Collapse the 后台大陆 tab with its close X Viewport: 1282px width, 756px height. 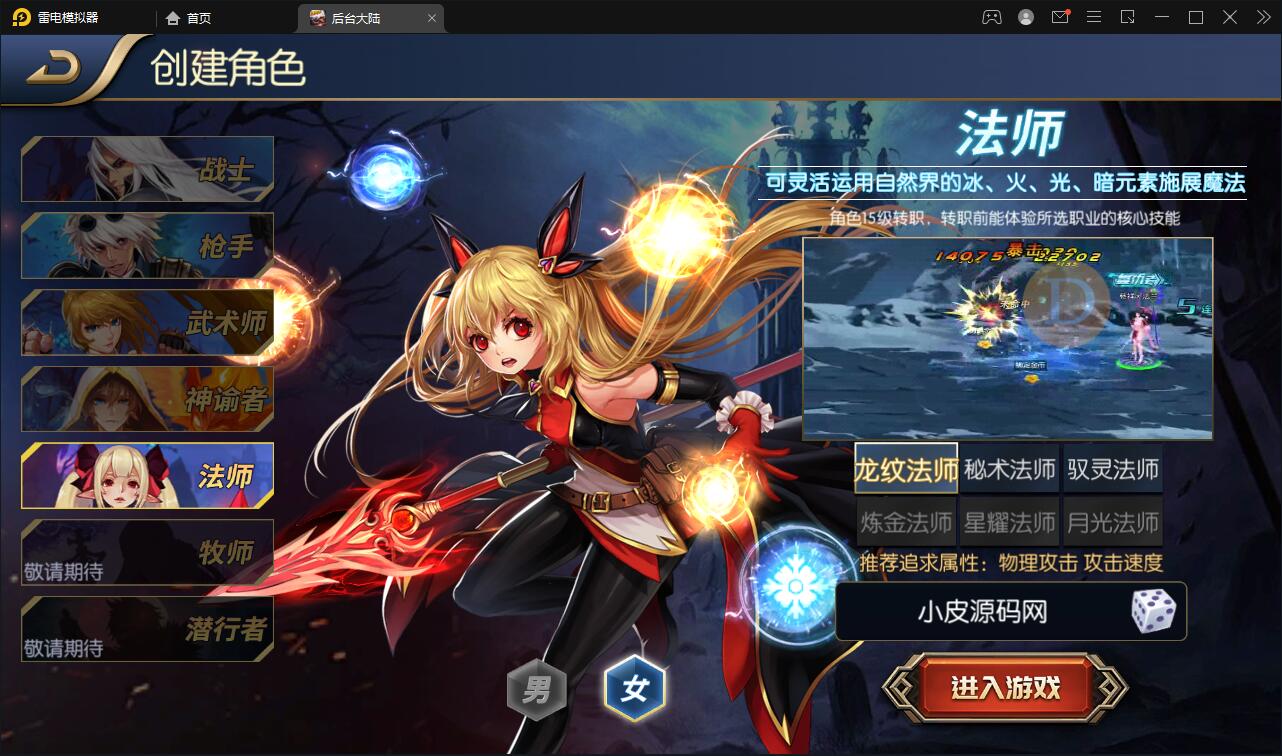[x=431, y=17]
